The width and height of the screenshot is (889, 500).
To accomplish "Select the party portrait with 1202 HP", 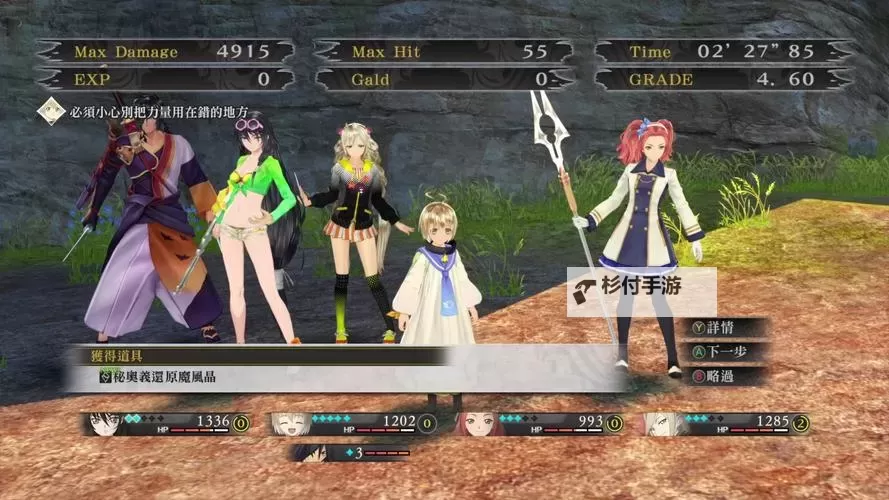I will point(288,424).
